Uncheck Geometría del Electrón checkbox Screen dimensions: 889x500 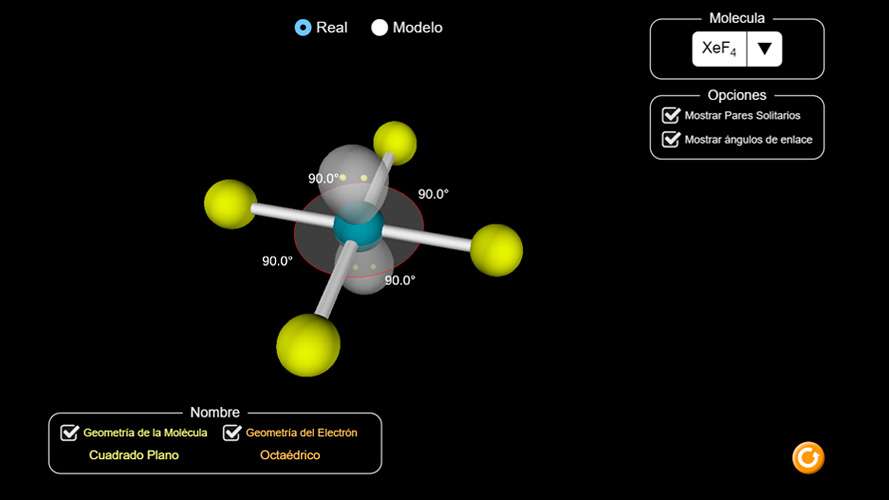[x=232, y=433]
